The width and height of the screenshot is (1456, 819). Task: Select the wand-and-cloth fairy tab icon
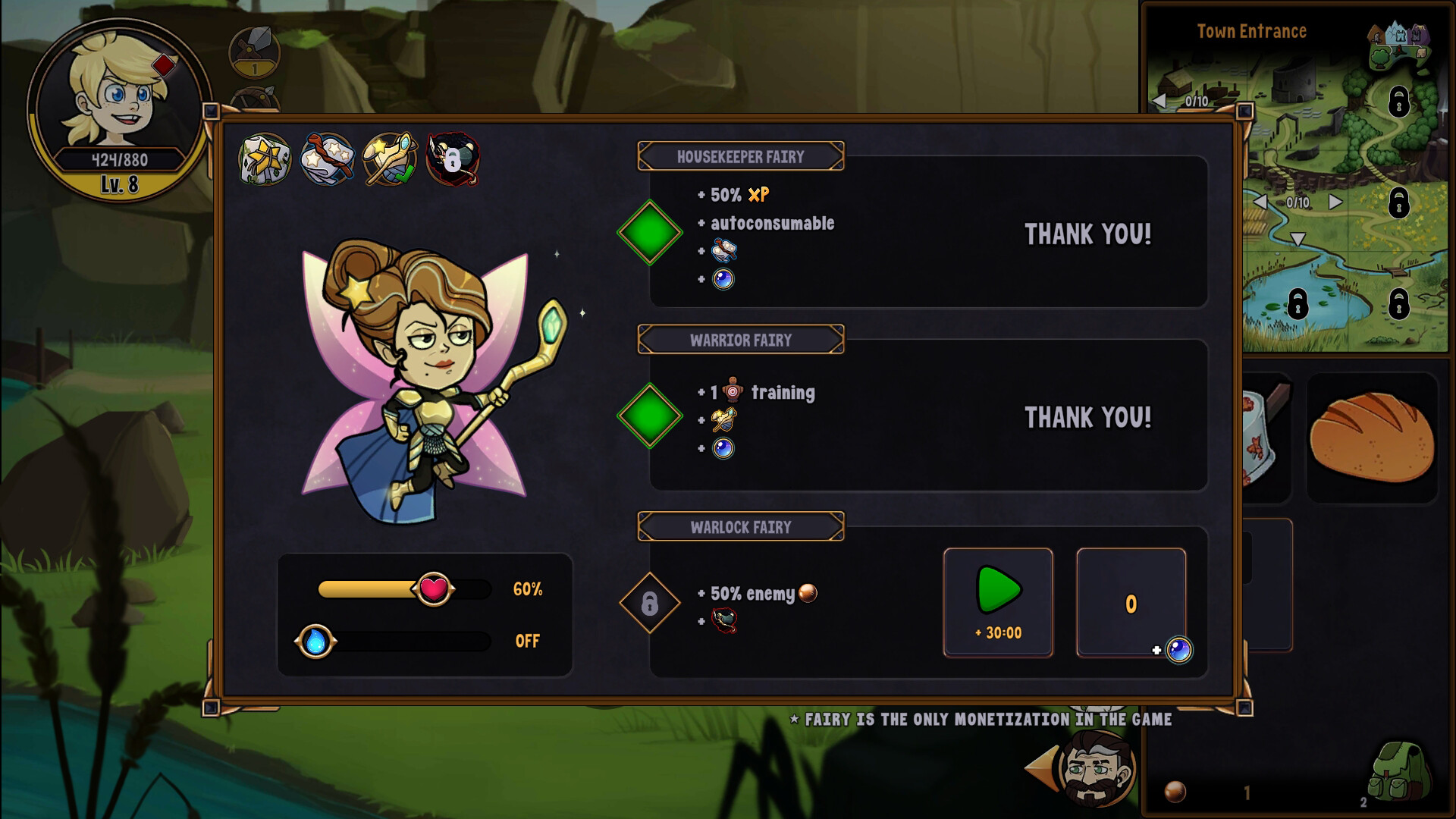(329, 159)
